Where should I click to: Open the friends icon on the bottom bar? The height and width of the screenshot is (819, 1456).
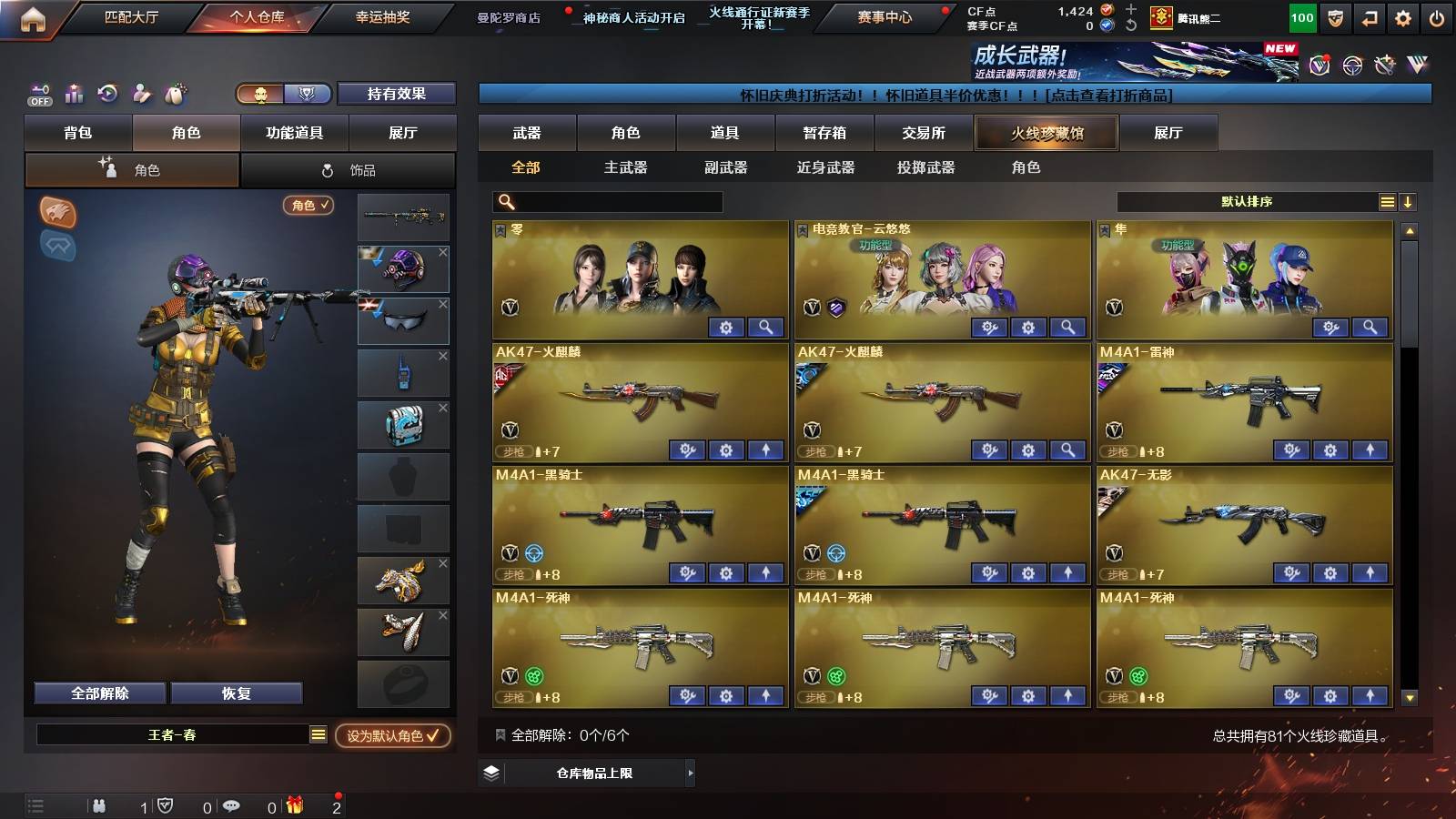(x=98, y=805)
